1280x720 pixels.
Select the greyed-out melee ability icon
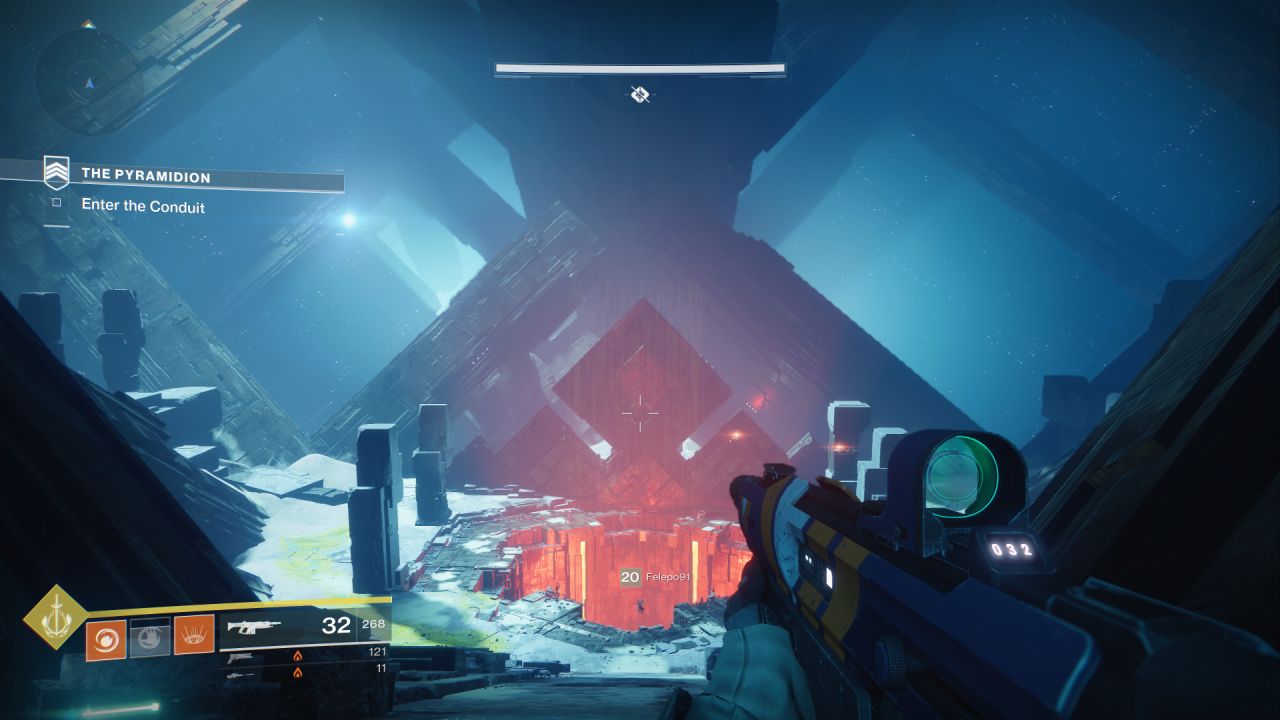pos(149,635)
